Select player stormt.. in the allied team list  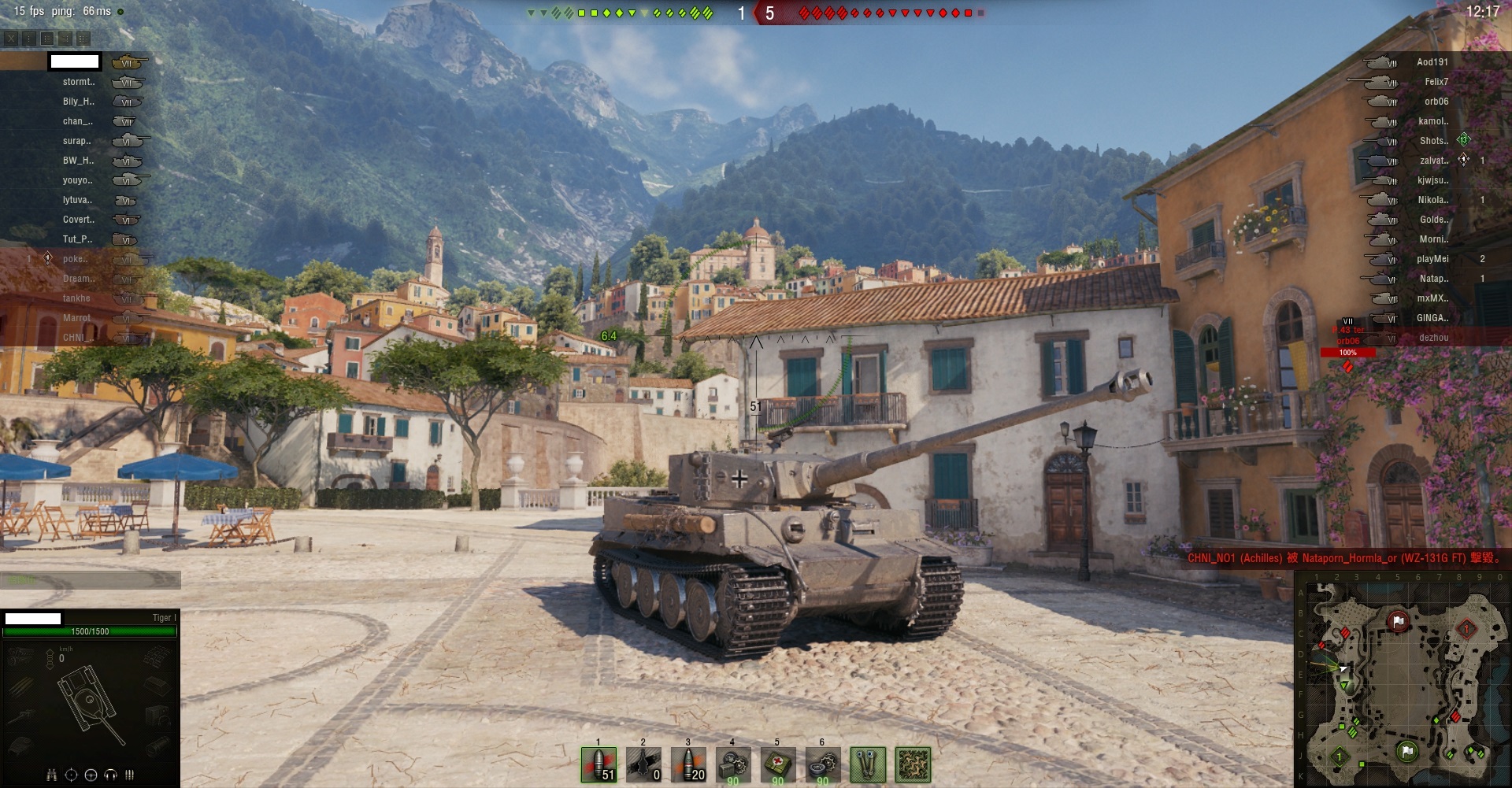[x=79, y=82]
